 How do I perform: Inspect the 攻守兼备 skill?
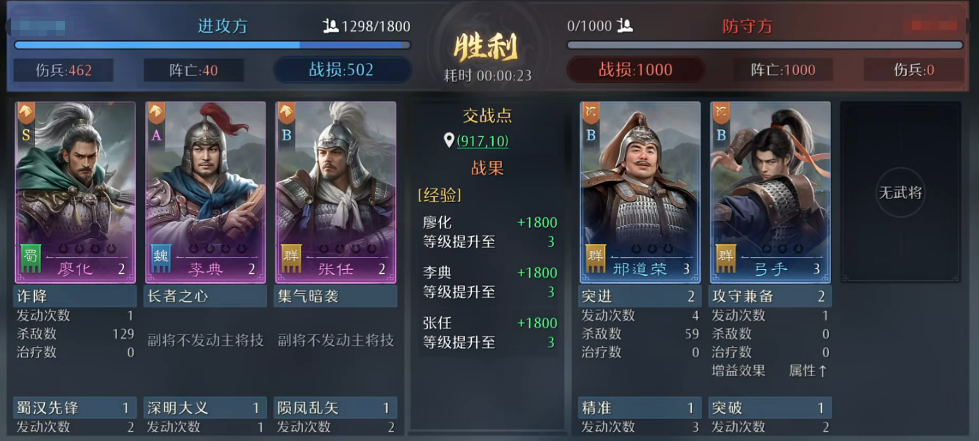click(x=770, y=297)
